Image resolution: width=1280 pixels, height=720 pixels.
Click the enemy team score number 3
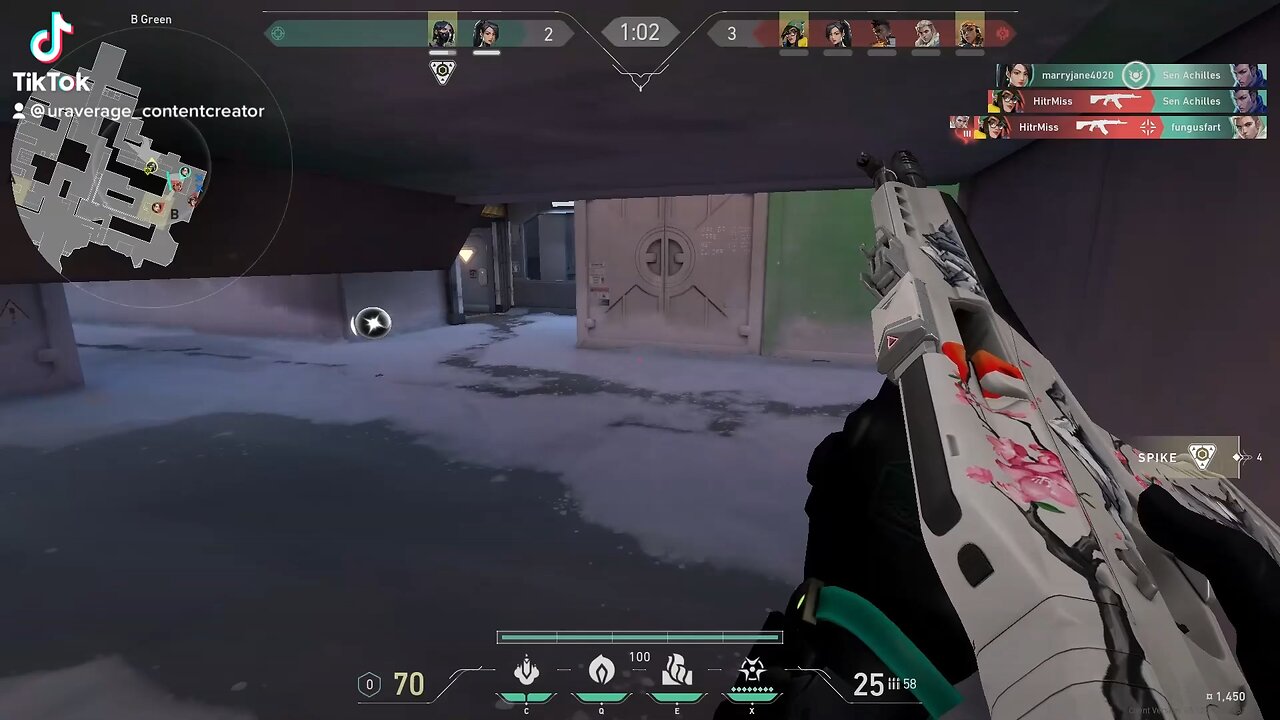[732, 33]
